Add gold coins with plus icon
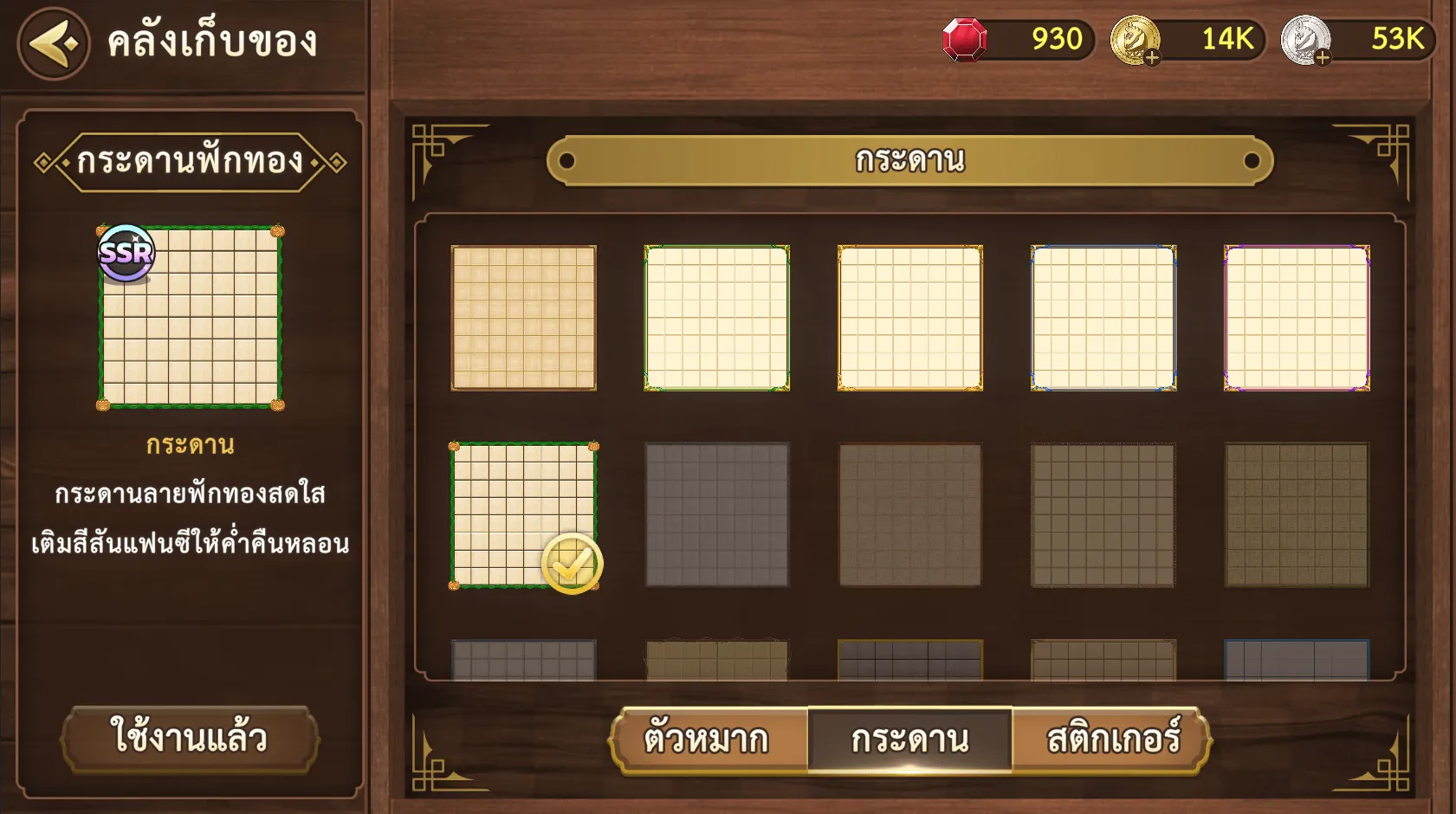Image resolution: width=1456 pixels, height=814 pixels. click(x=1151, y=58)
